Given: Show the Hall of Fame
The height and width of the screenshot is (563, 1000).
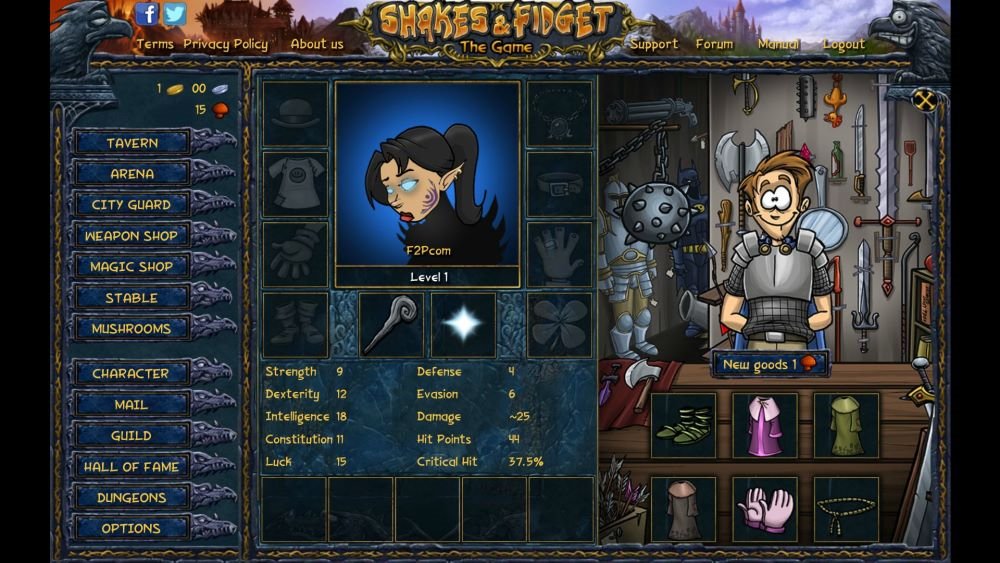Looking at the screenshot, I should point(132,467).
